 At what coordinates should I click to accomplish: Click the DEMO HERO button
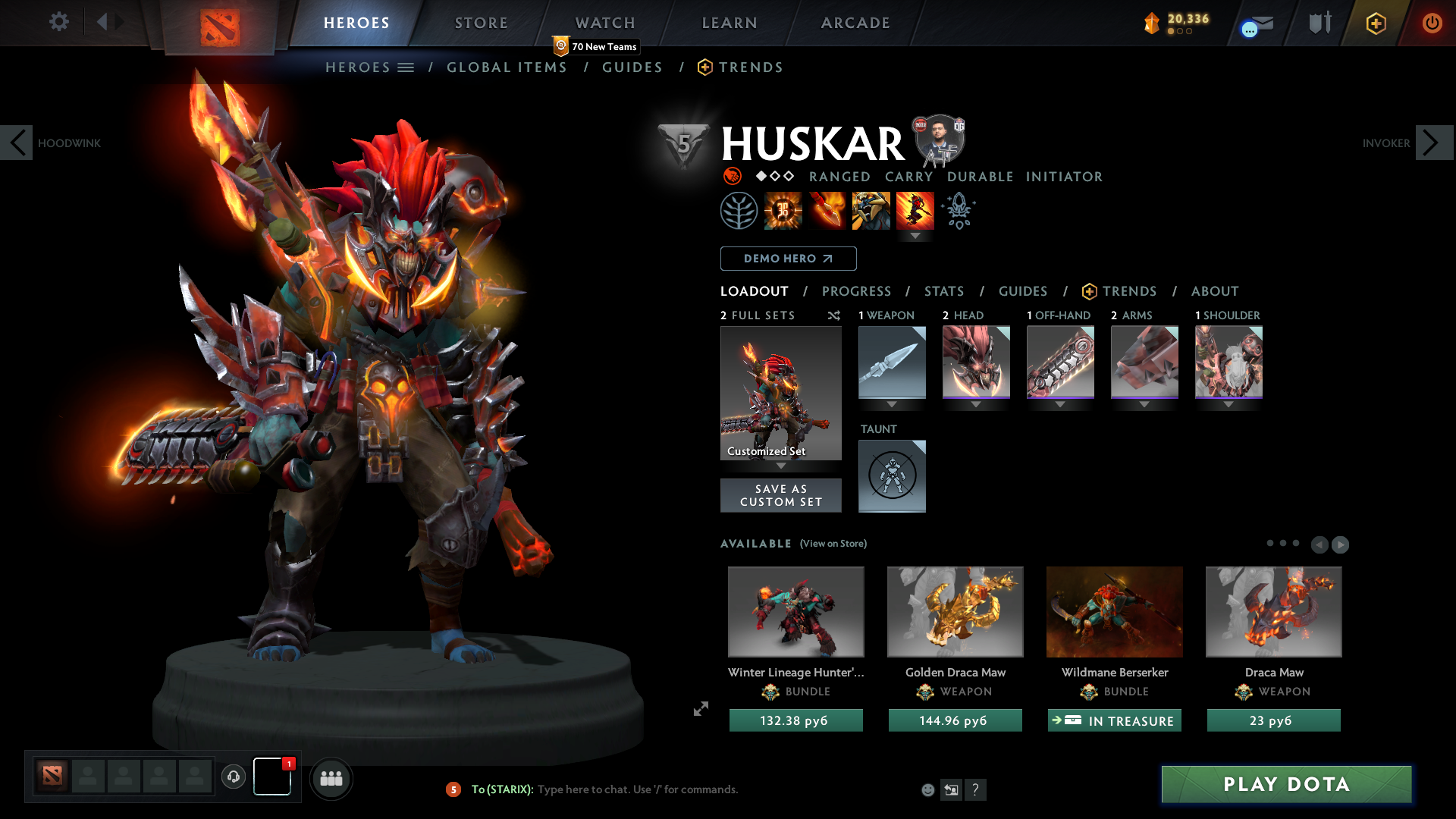[x=787, y=258]
